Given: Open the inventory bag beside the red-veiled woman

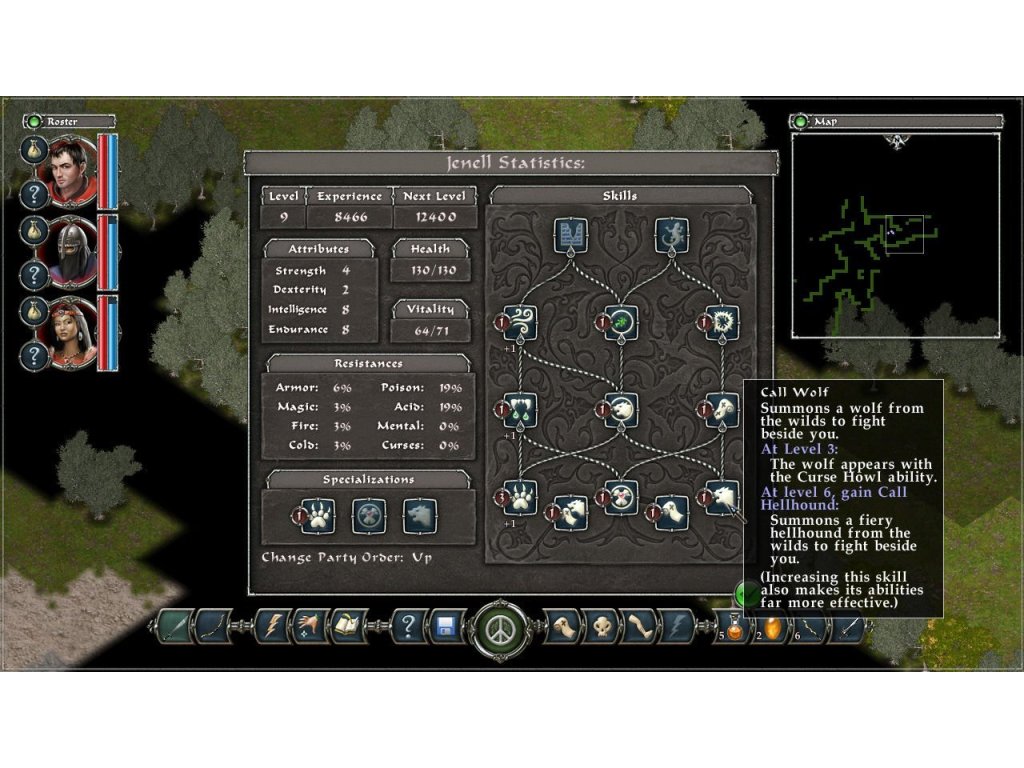Looking at the screenshot, I should click(35, 311).
